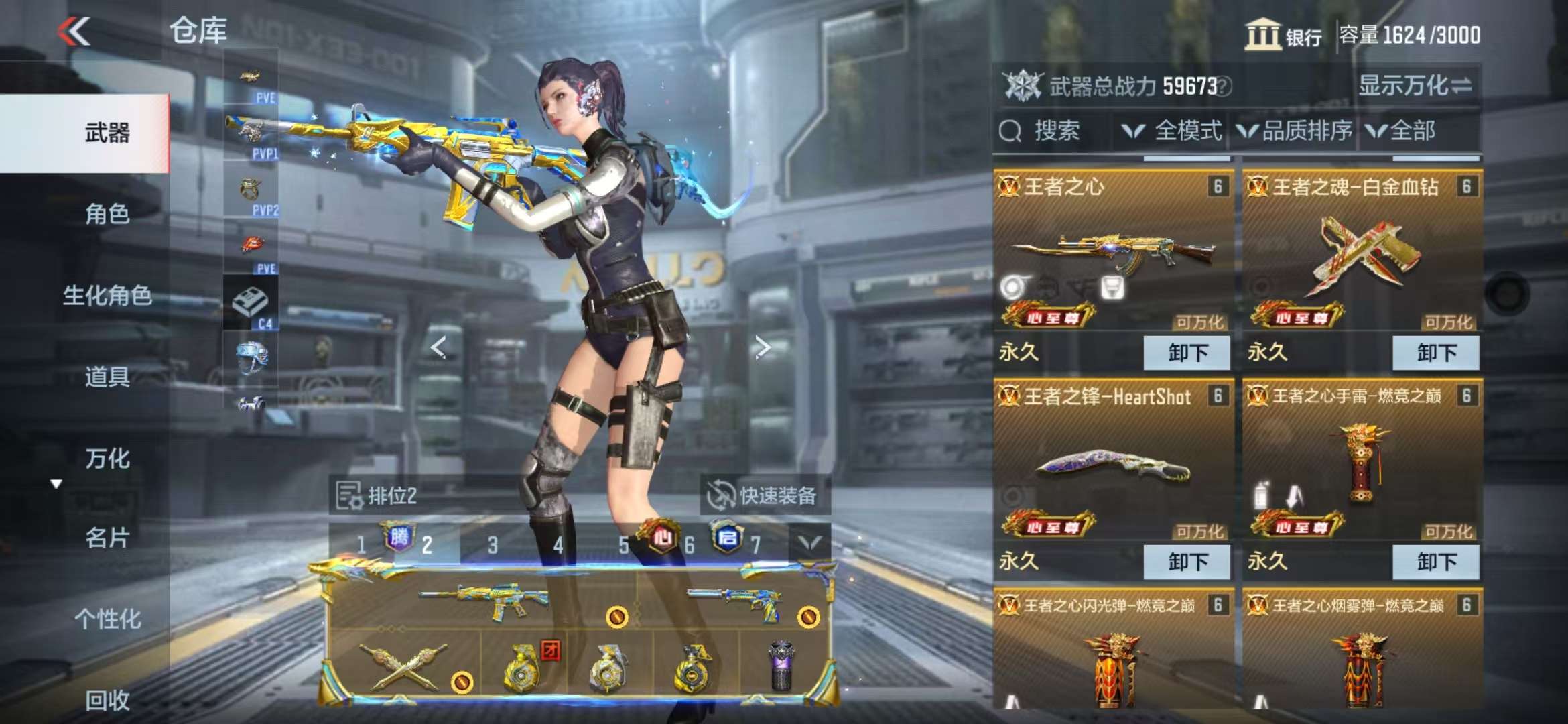
Task: Show next character view with right arrow
Action: 763,347
